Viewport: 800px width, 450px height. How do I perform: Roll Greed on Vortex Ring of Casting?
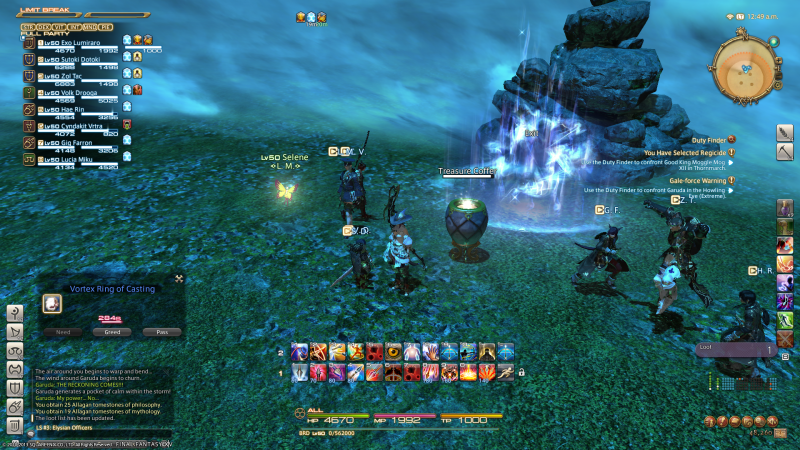tap(112, 331)
